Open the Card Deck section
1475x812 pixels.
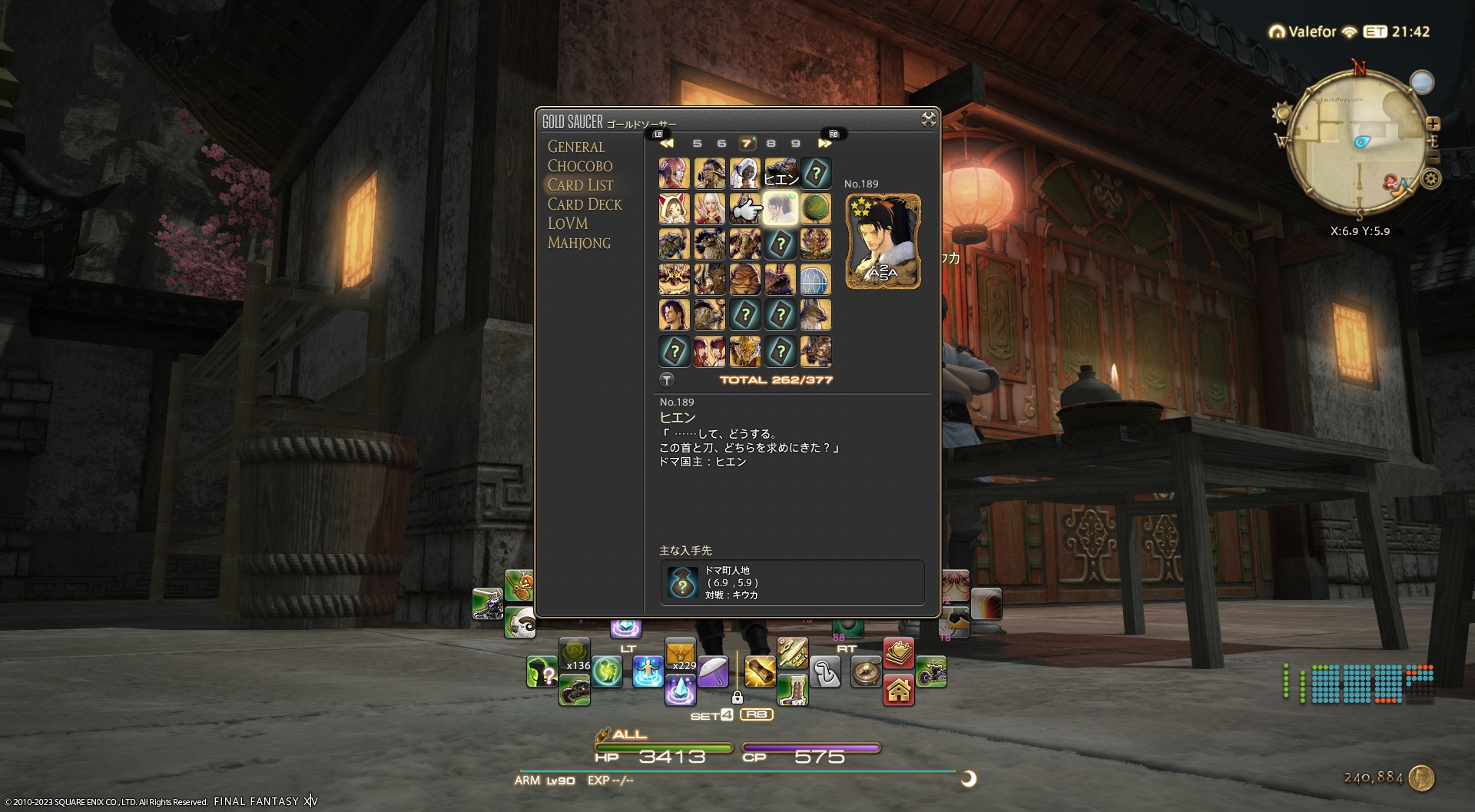click(584, 204)
